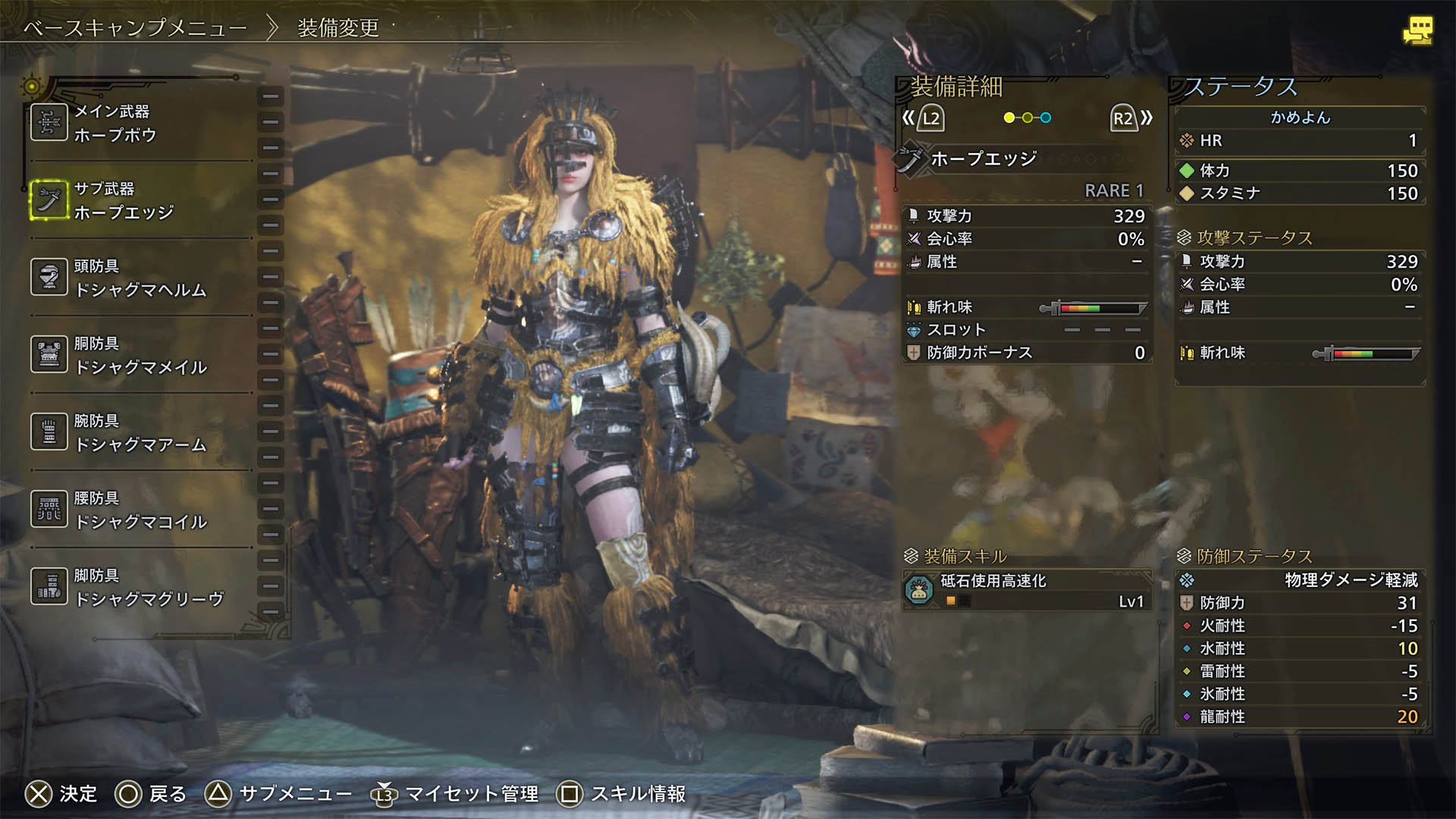1456x819 pixels.
Task: Open マイセット管理 loadout management
Action: pyautogui.click(x=453, y=794)
